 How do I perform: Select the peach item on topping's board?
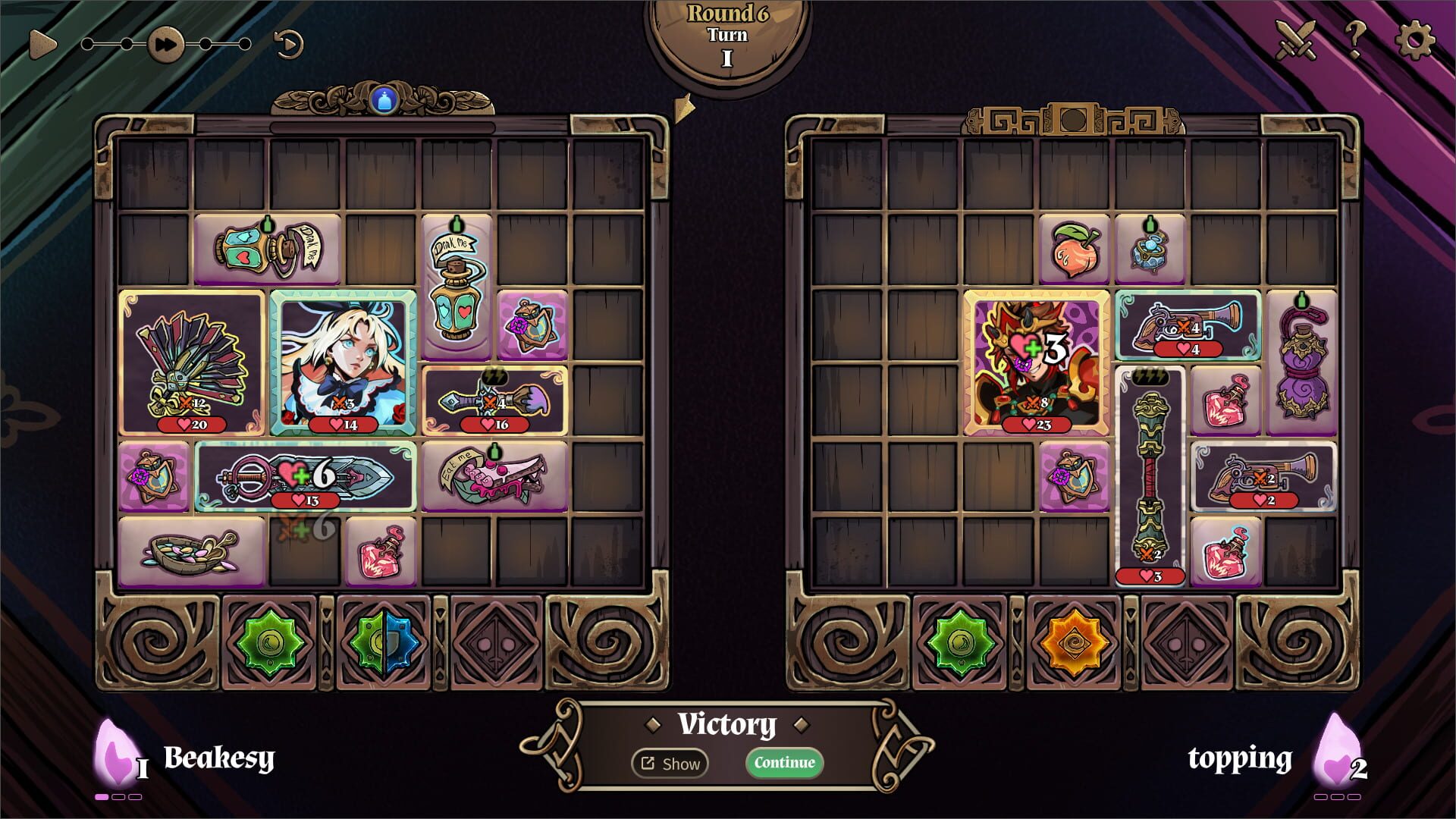(1076, 248)
